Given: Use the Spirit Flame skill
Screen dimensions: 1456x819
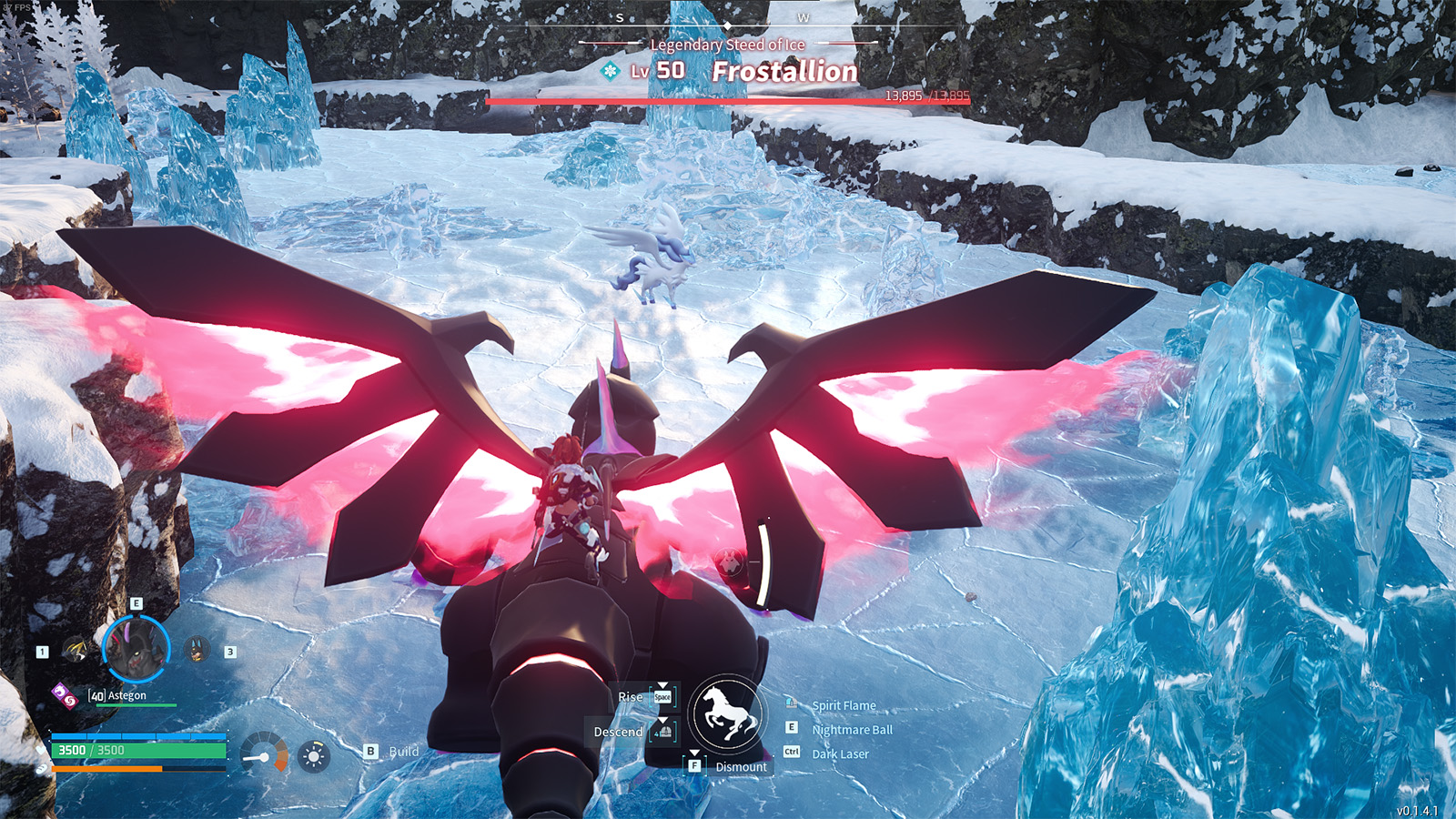Looking at the screenshot, I should (843, 705).
